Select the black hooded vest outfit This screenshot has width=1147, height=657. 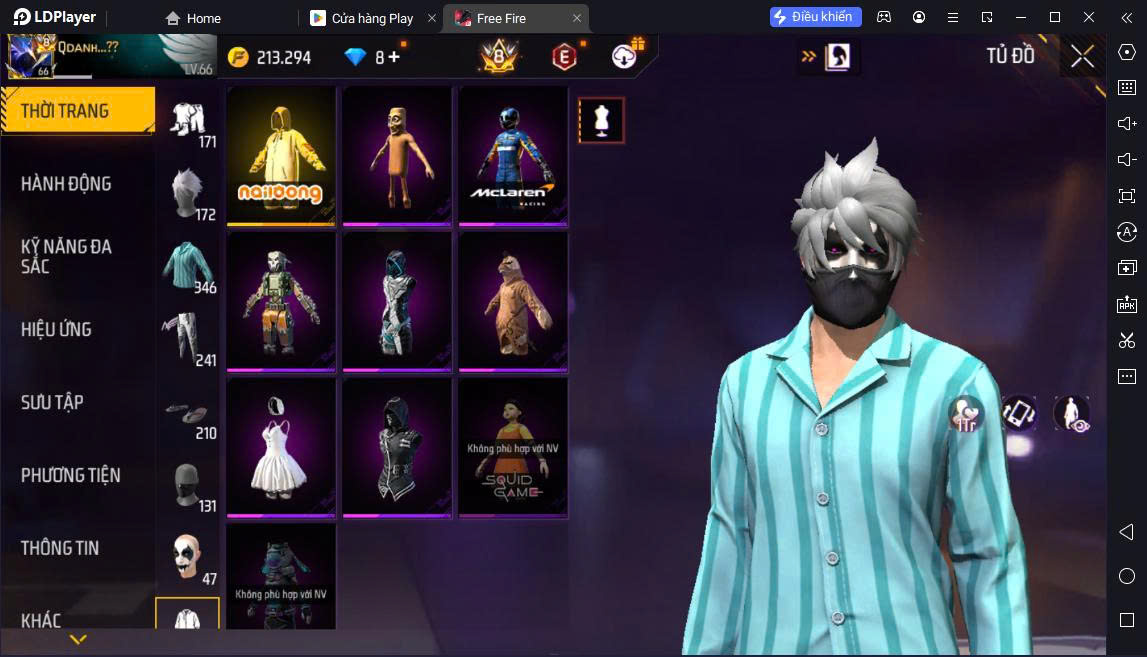coord(397,447)
